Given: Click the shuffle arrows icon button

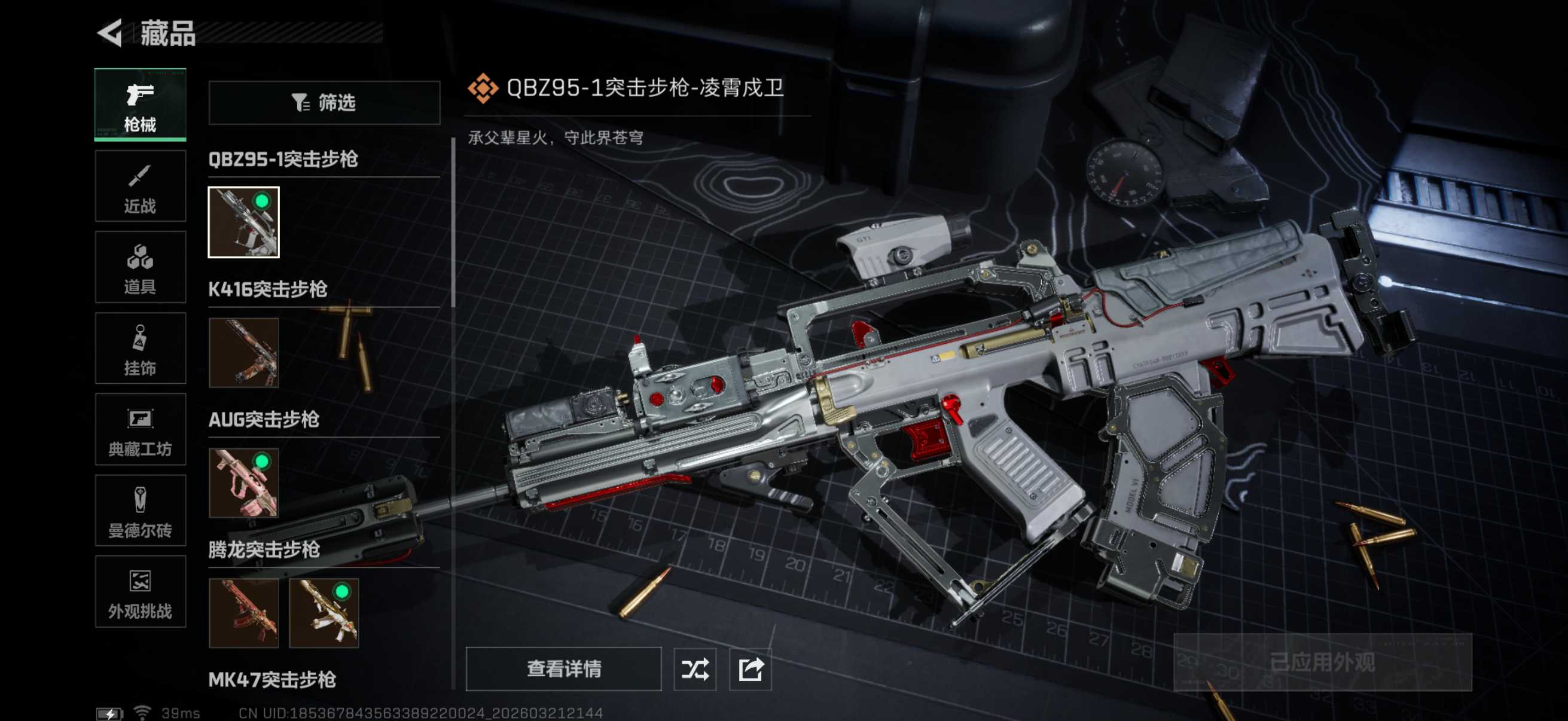Looking at the screenshot, I should (694, 669).
